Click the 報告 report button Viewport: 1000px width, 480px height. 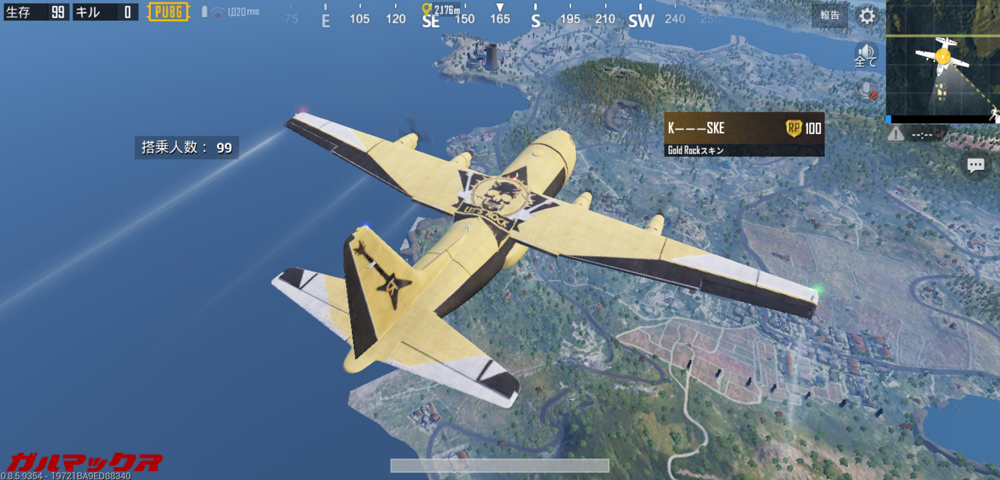point(830,15)
